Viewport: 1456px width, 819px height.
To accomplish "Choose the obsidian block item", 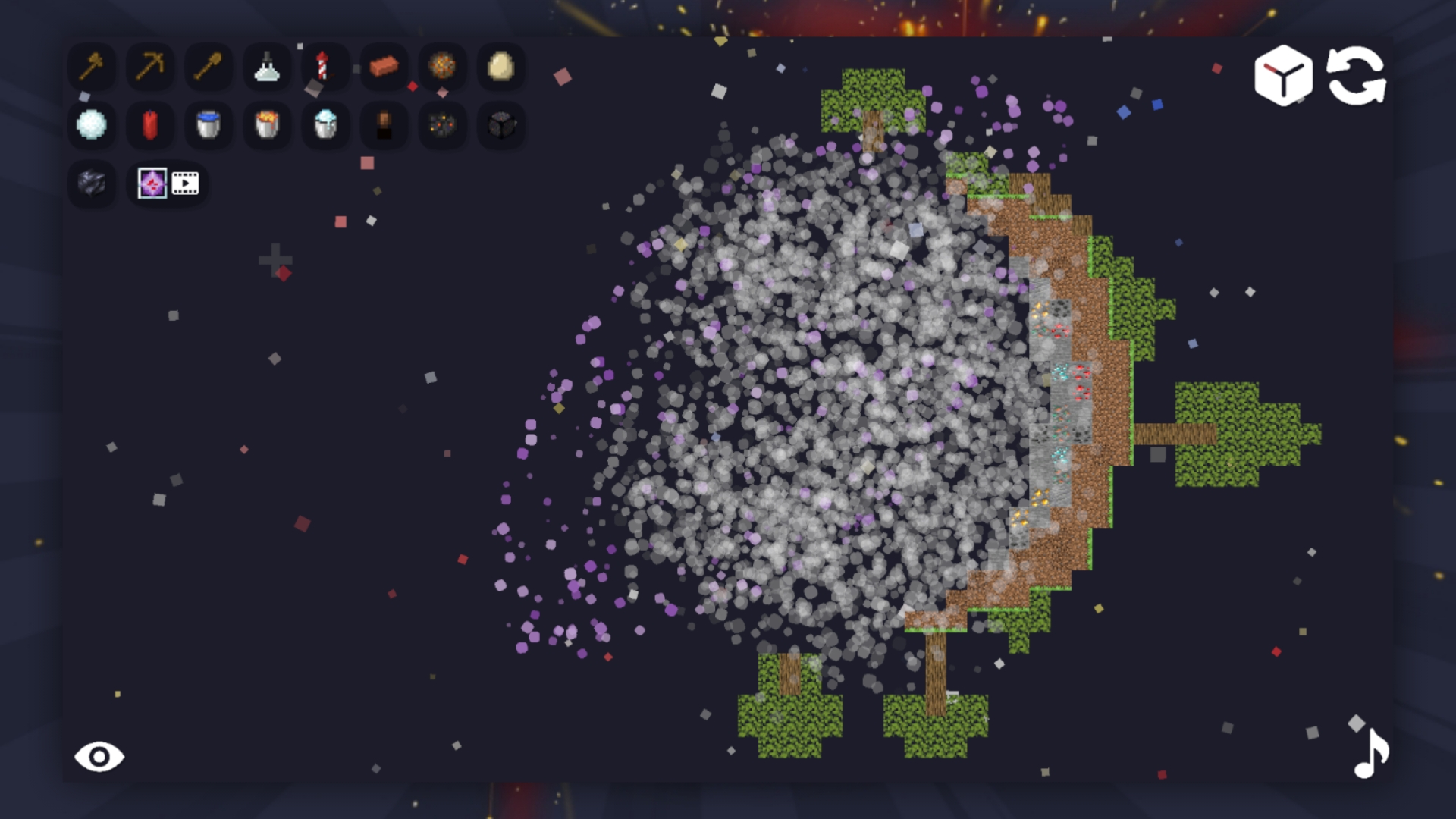I will tap(91, 184).
